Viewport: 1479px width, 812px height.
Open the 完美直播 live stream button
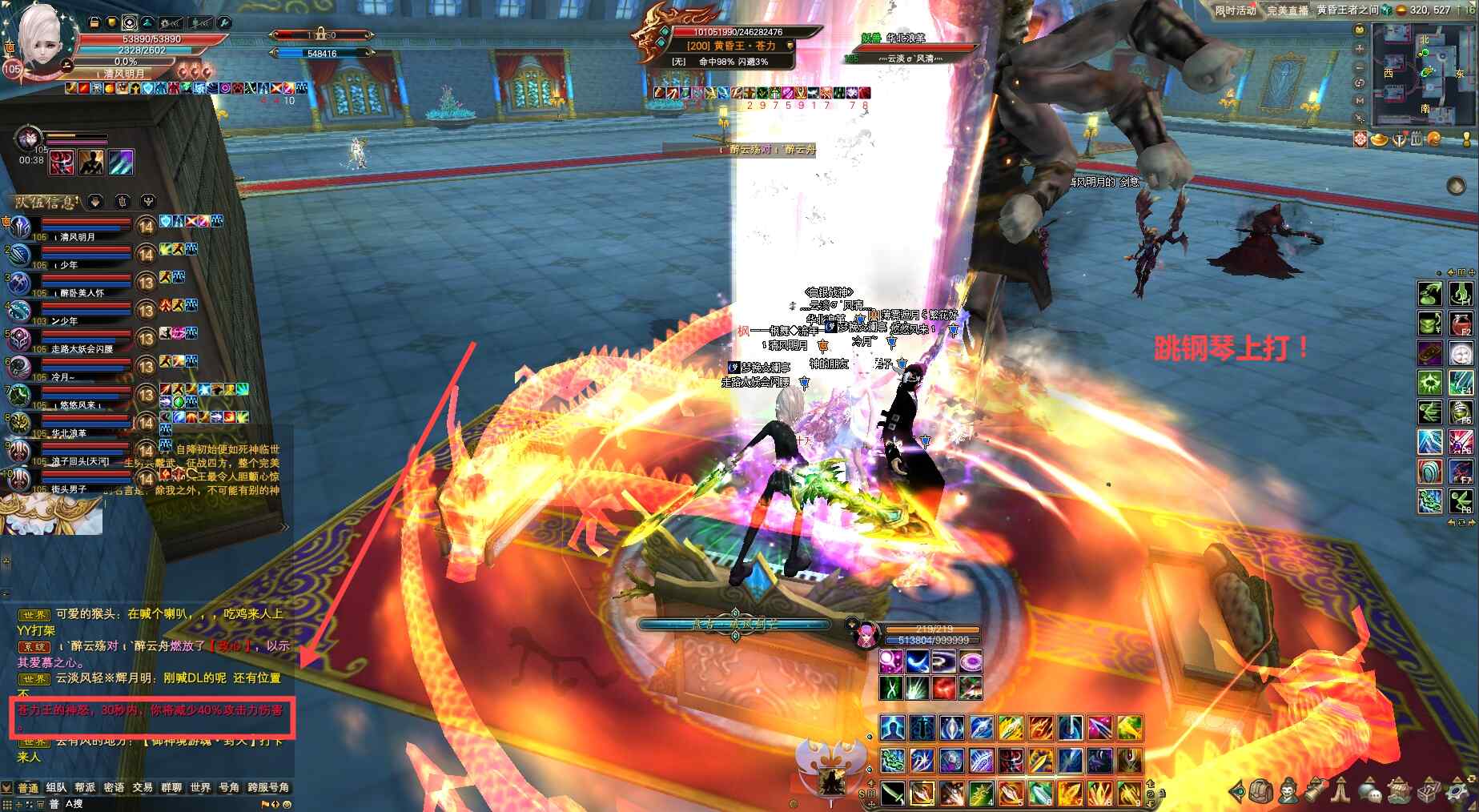[x=1287, y=10]
